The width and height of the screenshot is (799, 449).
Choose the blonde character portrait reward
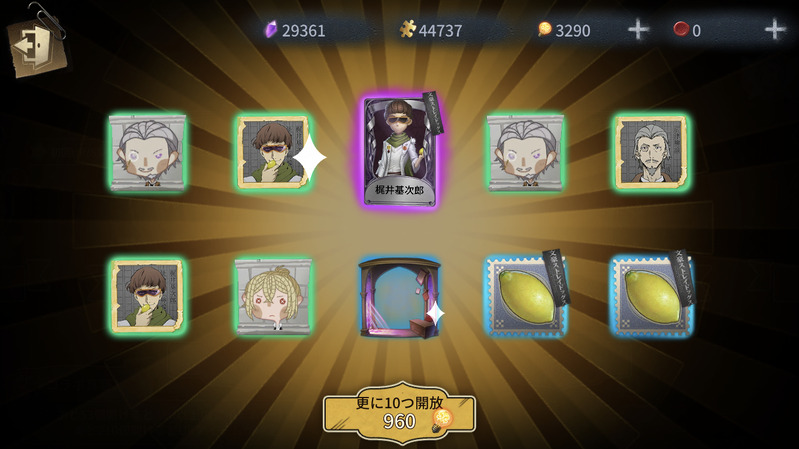[x=273, y=296]
